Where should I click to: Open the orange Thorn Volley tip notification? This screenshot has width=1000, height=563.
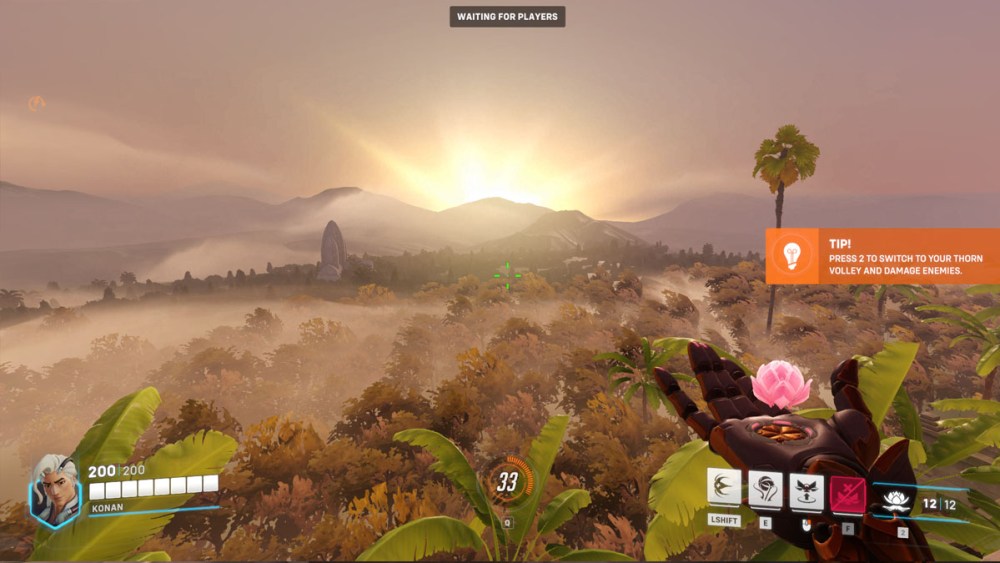click(882, 256)
